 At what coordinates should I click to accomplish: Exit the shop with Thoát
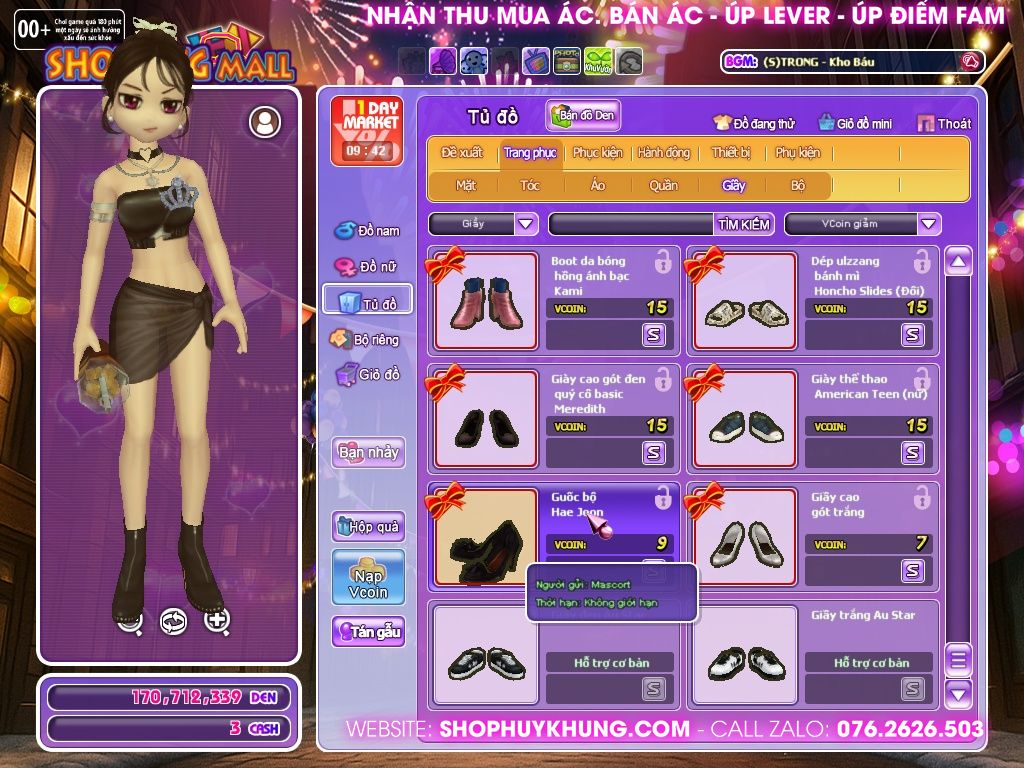click(x=942, y=124)
